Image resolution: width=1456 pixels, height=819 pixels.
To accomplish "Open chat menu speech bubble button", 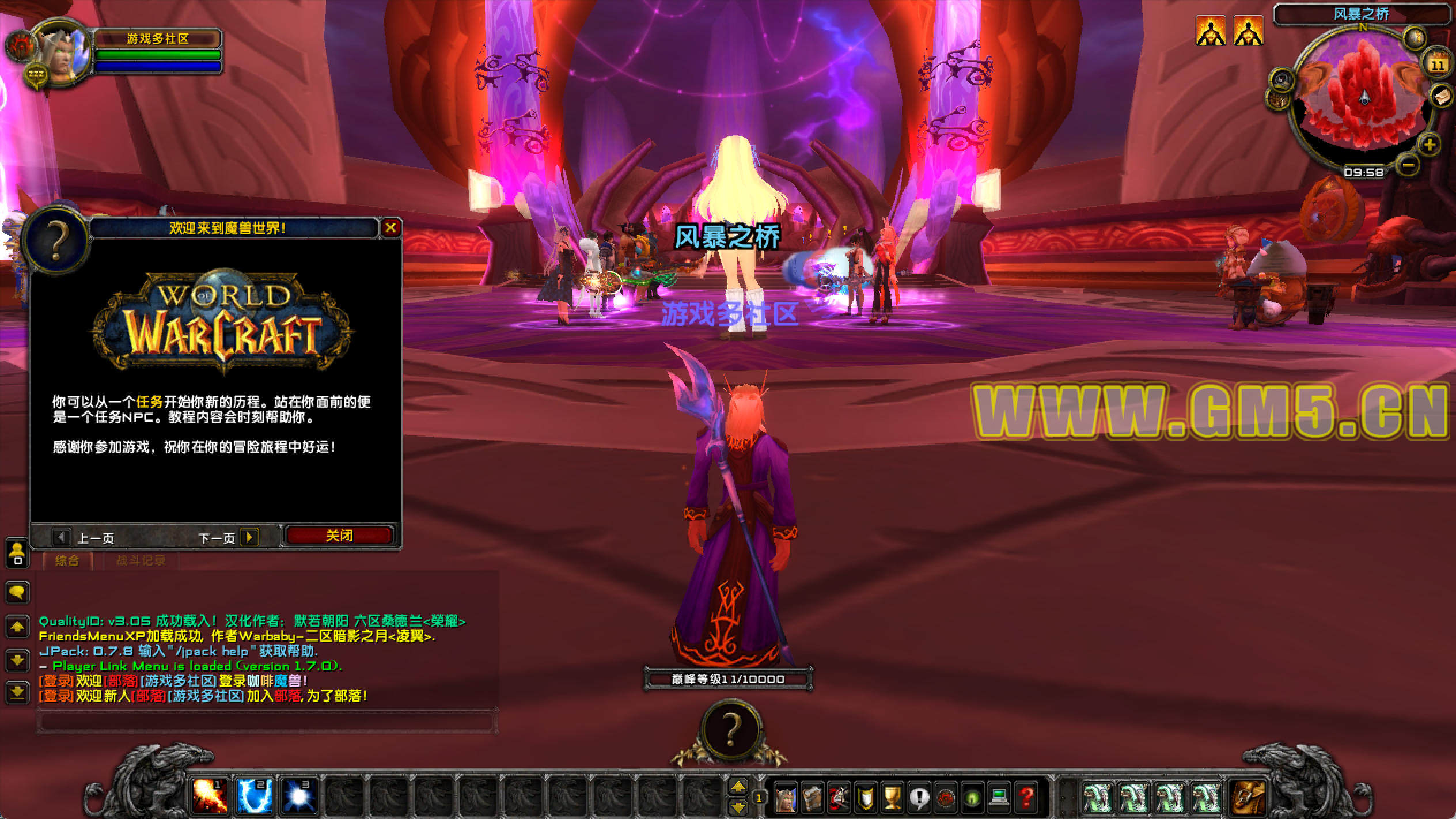I will click(x=17, y=591).
